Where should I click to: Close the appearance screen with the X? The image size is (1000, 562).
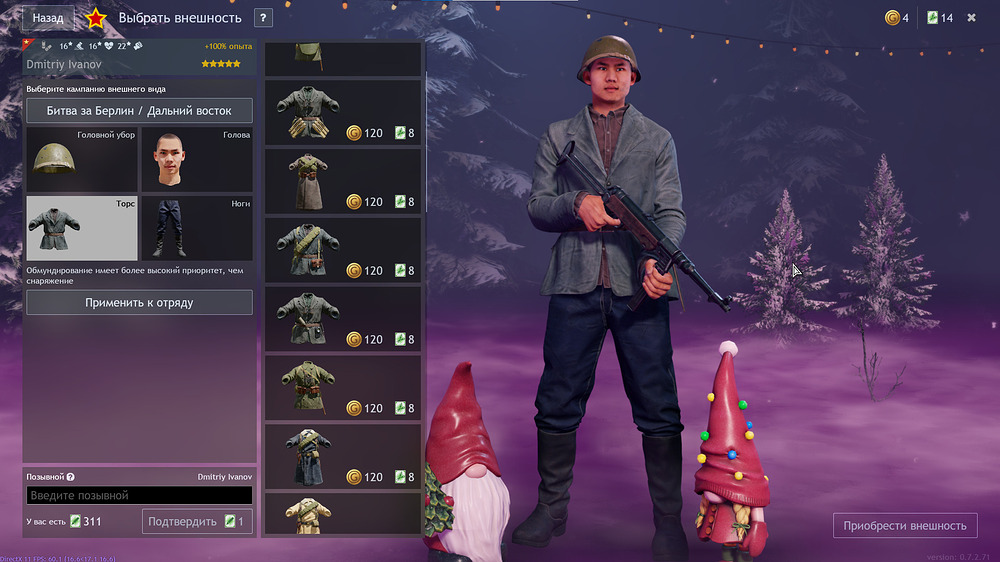(x=971, y=18)
